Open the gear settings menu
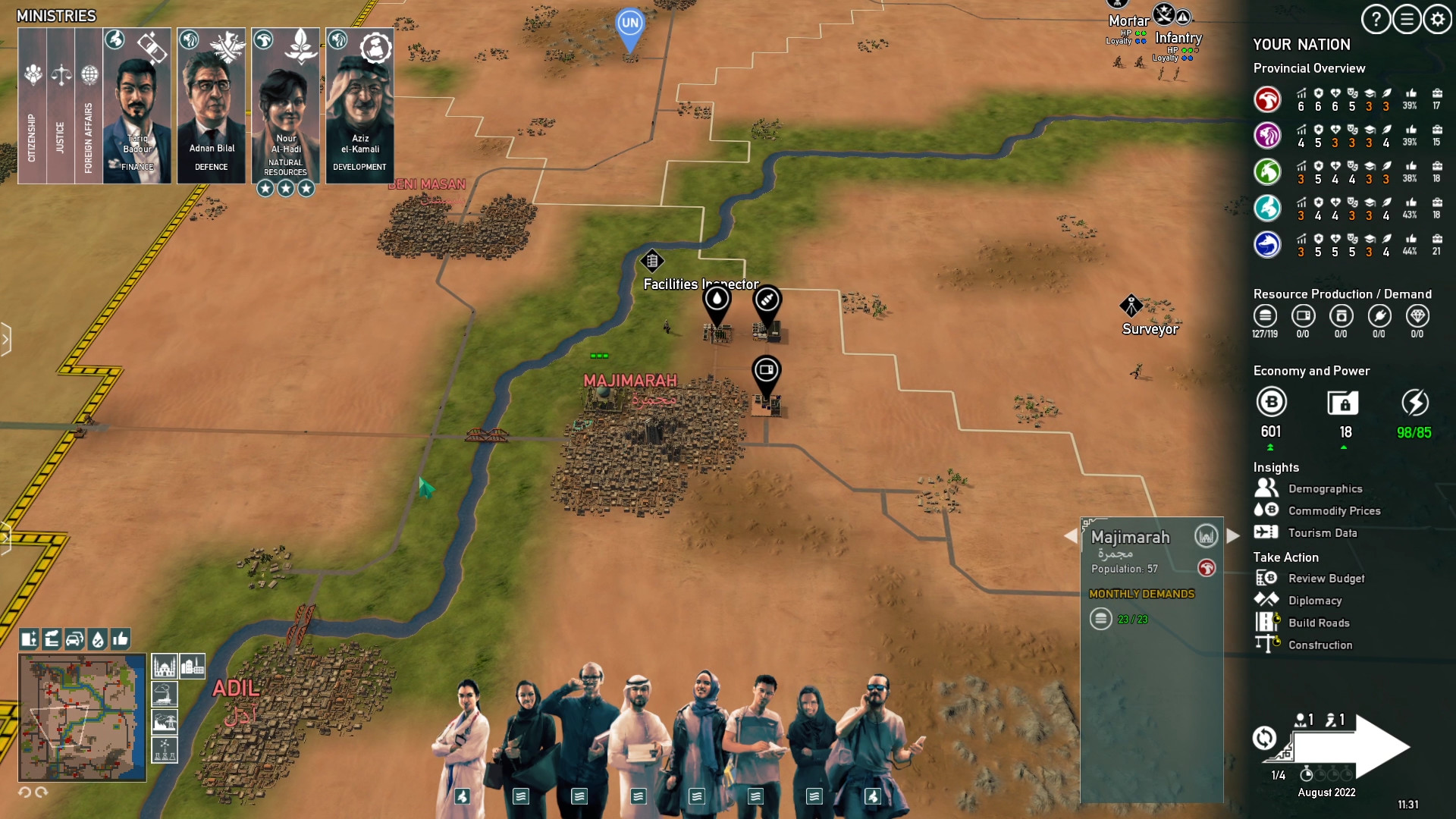Image resolution: width=1456 pixels, height=819 pixels. (x=1438, y=20)
